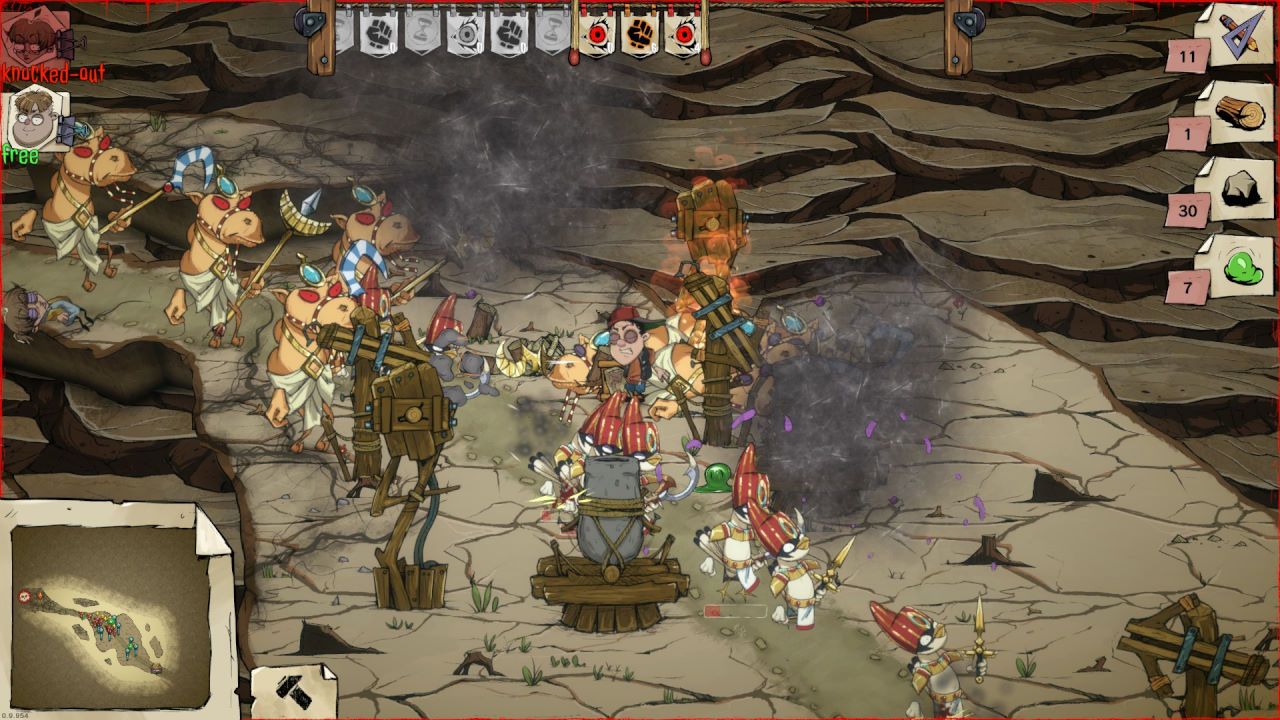
Task: Open the hammer build menu
Action: [x=293, y=689]
